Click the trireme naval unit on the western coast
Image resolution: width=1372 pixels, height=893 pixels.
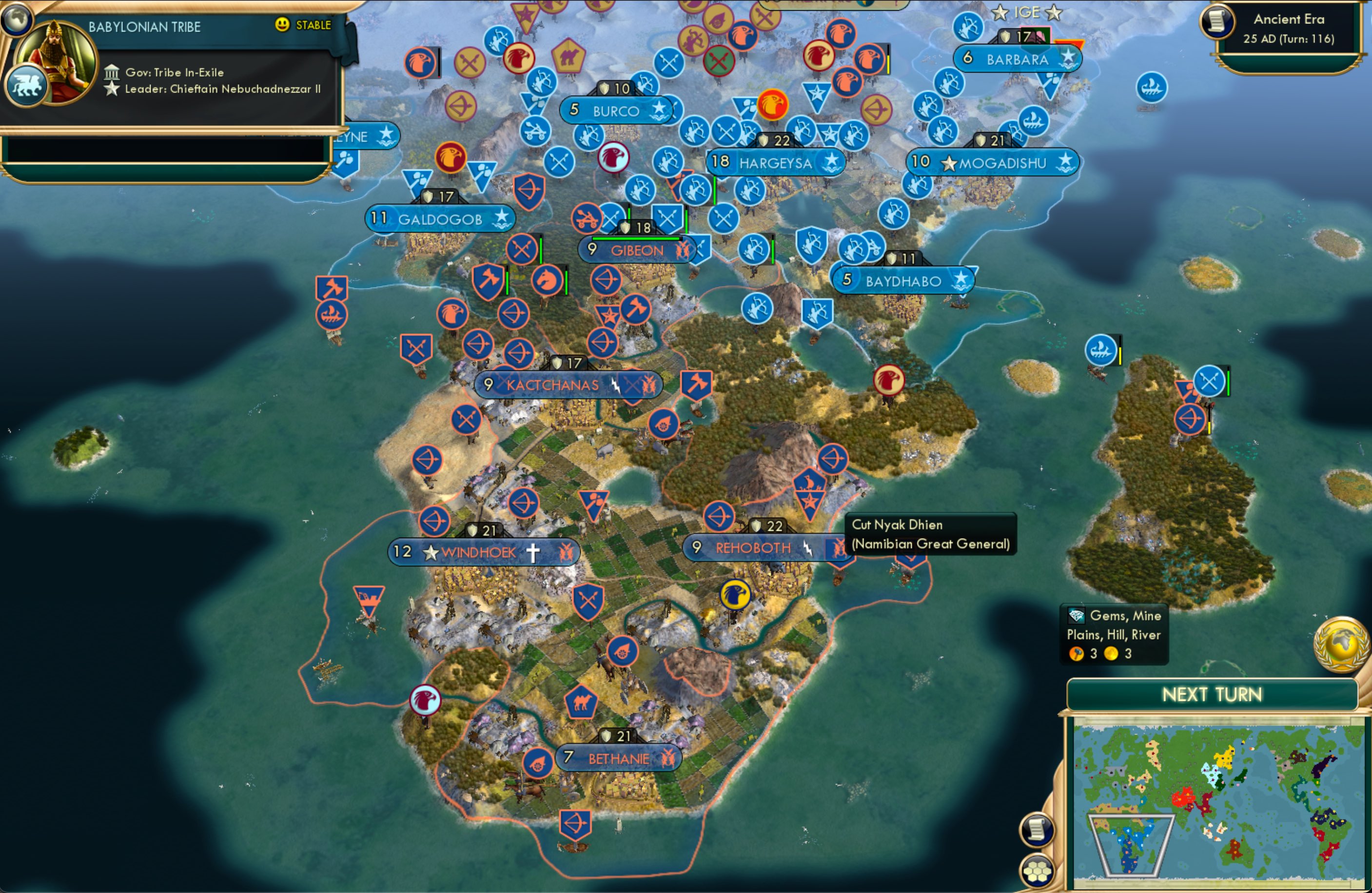point(333,315)
